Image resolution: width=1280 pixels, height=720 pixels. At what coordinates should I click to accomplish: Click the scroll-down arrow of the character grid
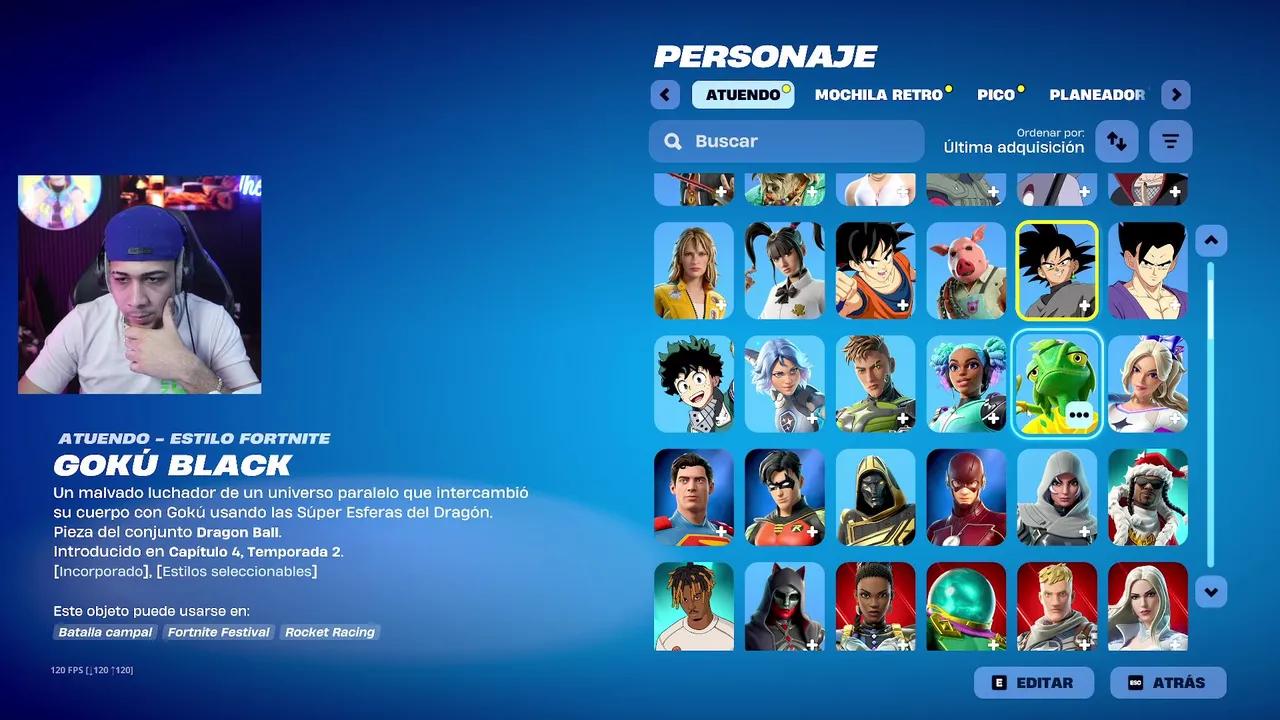[1210, 592]
